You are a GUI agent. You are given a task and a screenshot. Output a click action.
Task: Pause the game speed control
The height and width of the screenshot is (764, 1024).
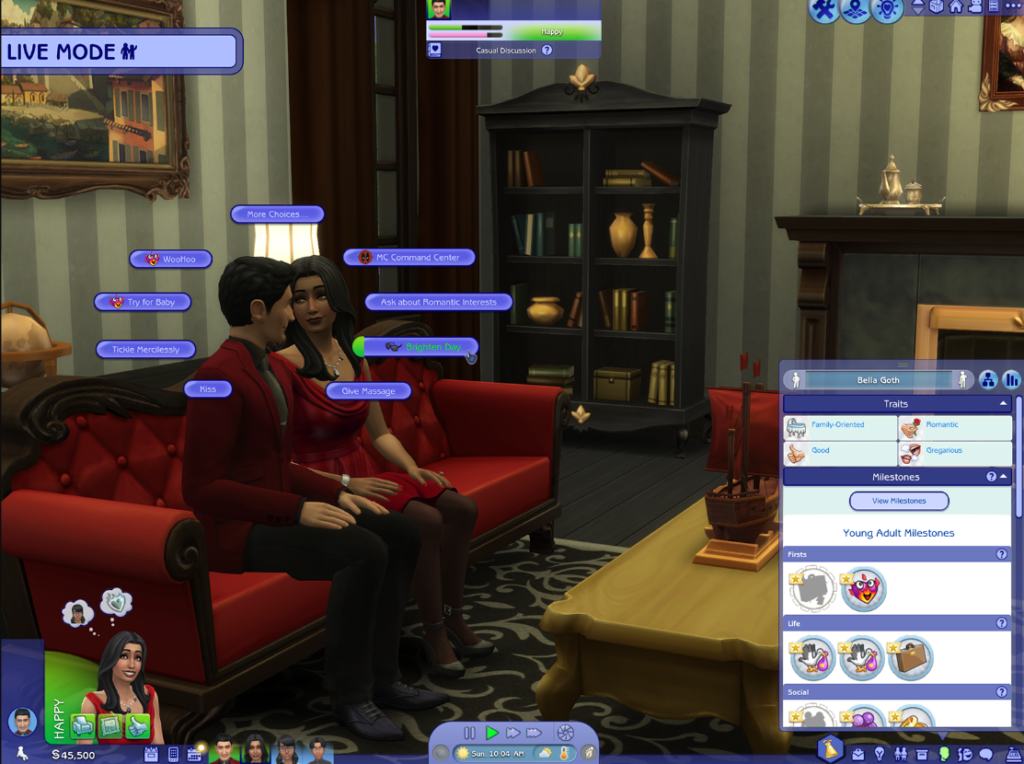pos(470,733)
